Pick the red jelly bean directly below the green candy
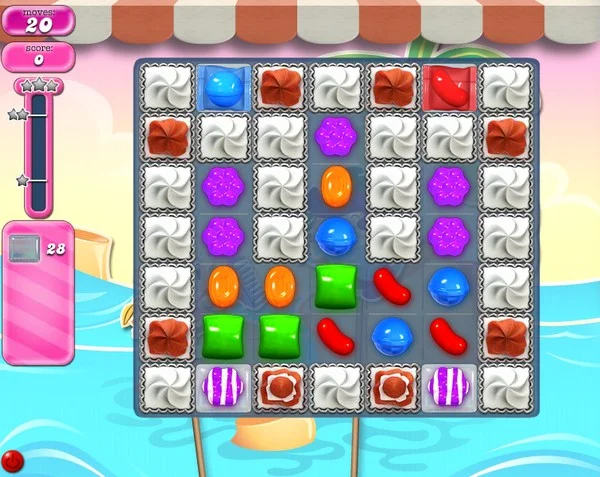 click(335, 336)
